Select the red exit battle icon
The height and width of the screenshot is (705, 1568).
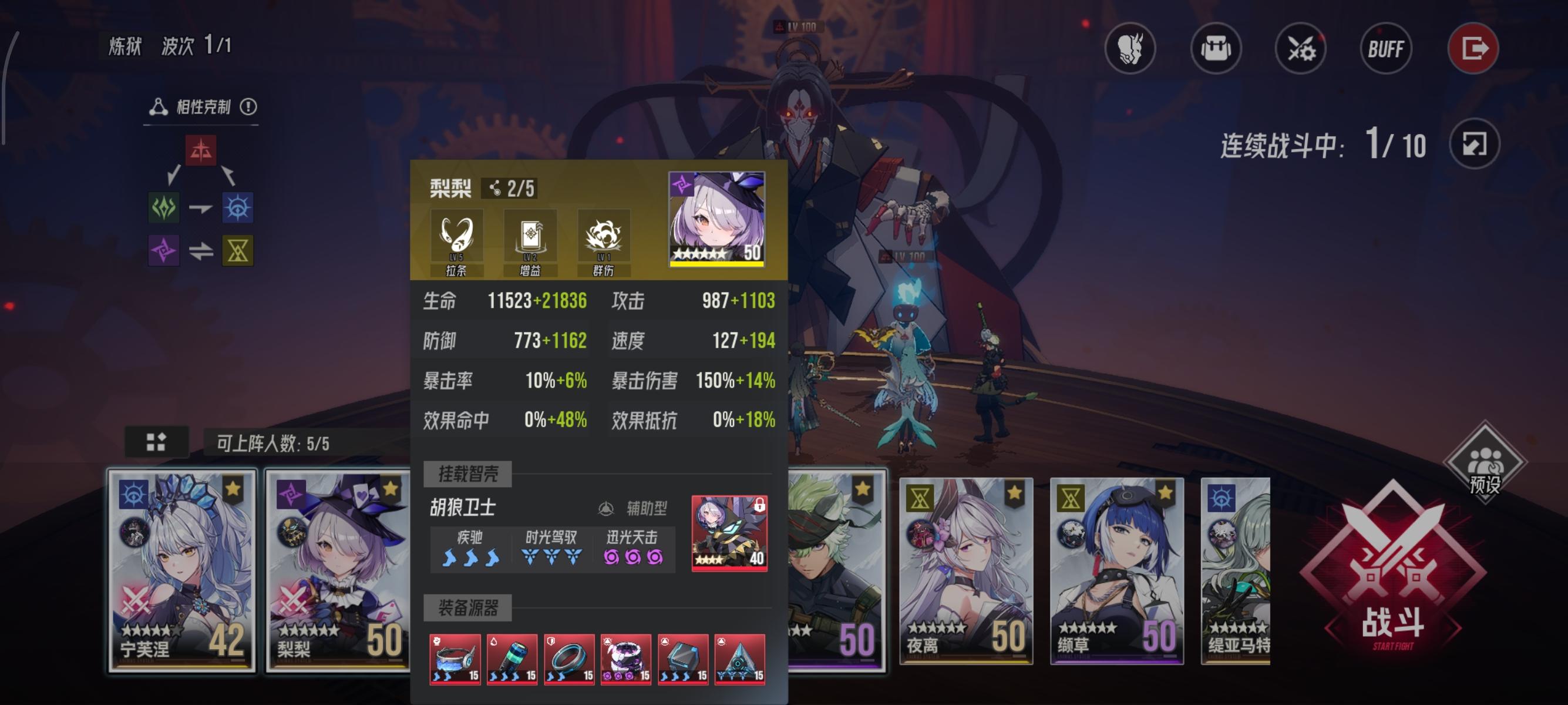pos(1475,49)
